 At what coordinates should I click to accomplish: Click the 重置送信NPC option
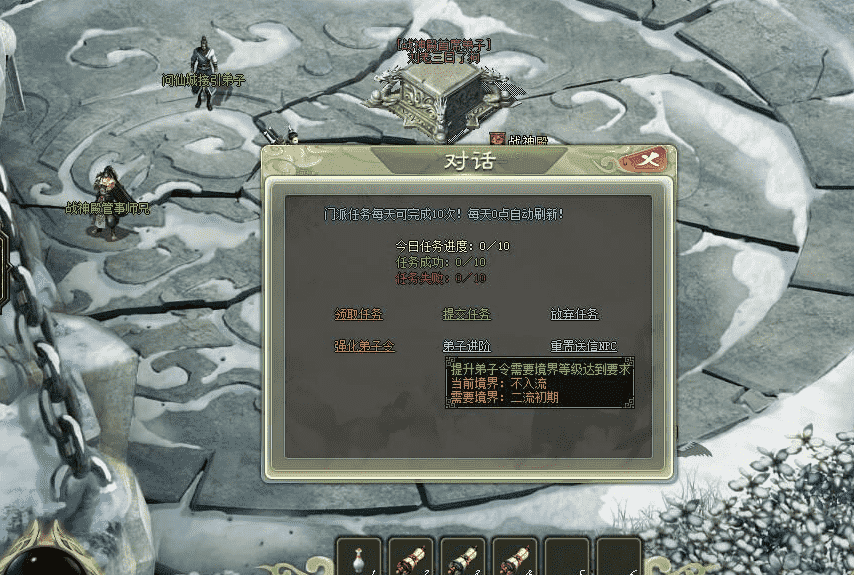pos(583,346)
